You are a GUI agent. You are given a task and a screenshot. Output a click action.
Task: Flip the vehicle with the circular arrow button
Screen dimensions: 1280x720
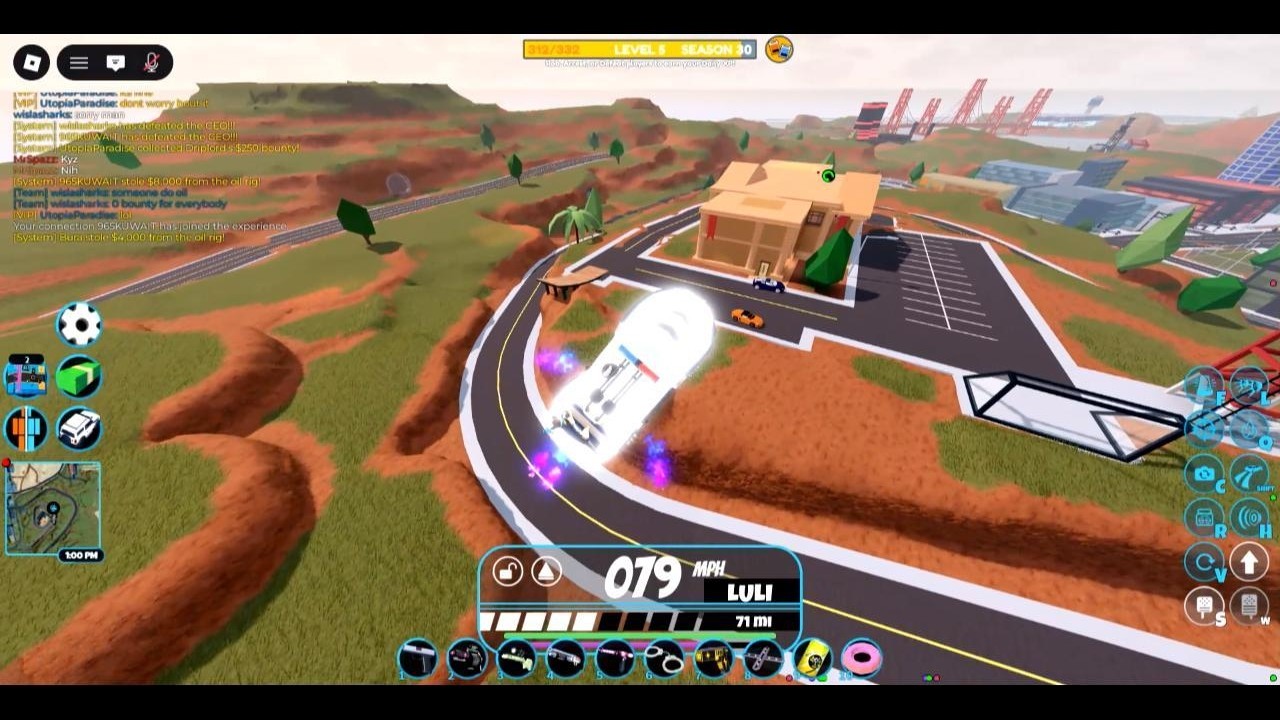click(1205, 562)
